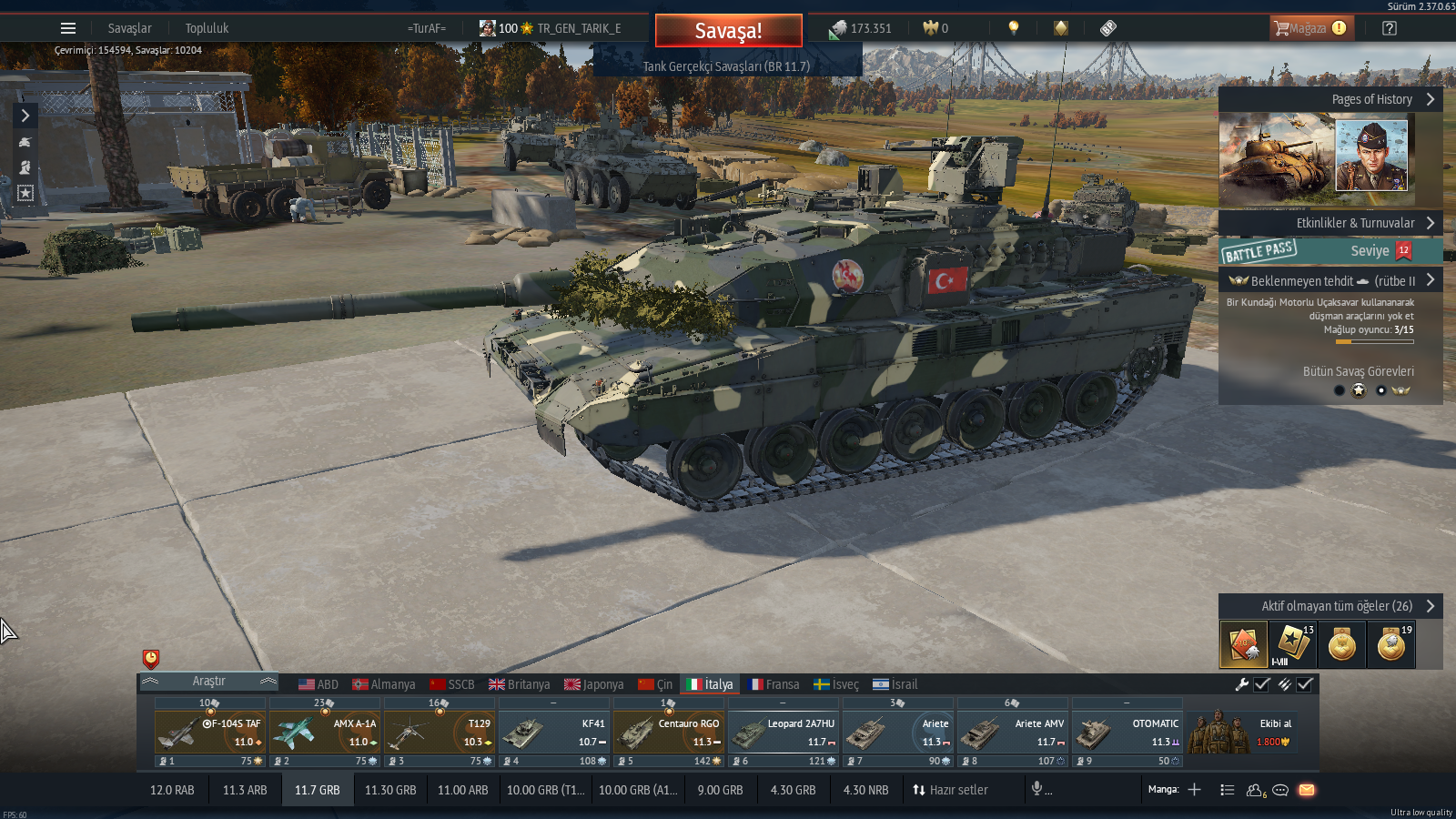
Task: Expand Aktif olmayan tüm öğeler list
Action: tap(1330, 606)
